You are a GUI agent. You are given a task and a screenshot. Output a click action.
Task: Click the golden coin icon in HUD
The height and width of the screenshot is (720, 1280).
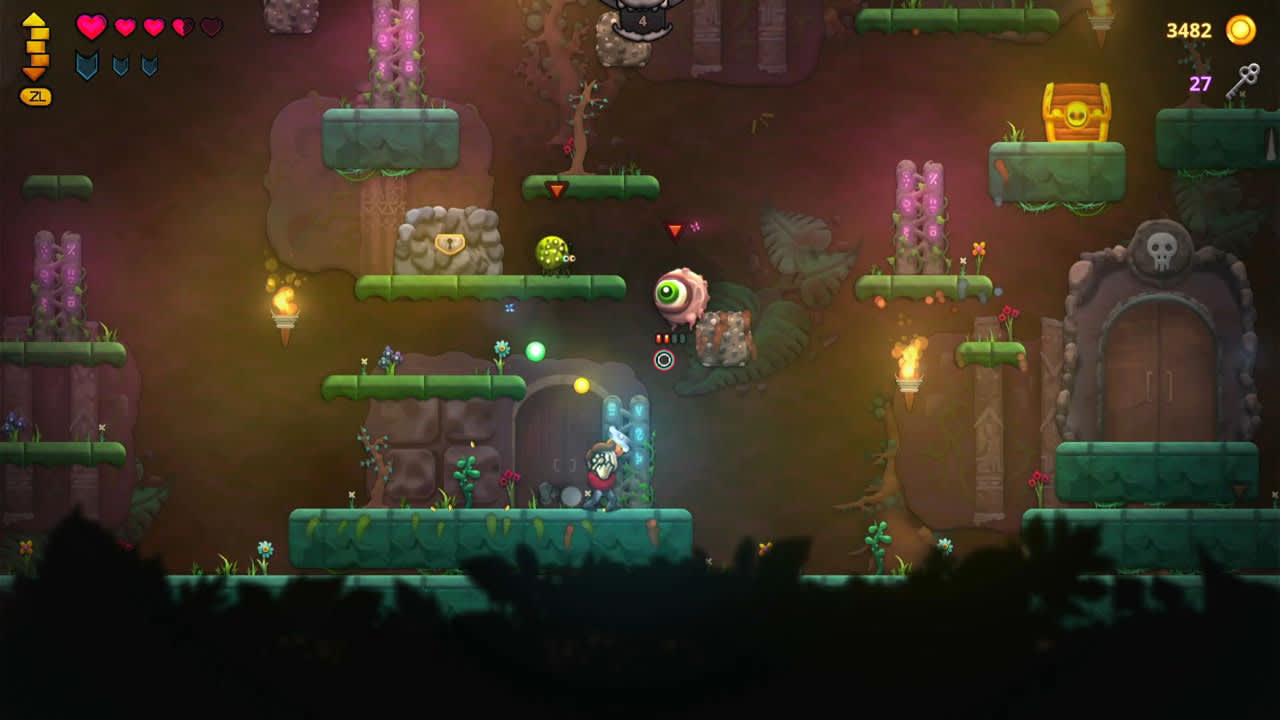tap(1240, 30)
